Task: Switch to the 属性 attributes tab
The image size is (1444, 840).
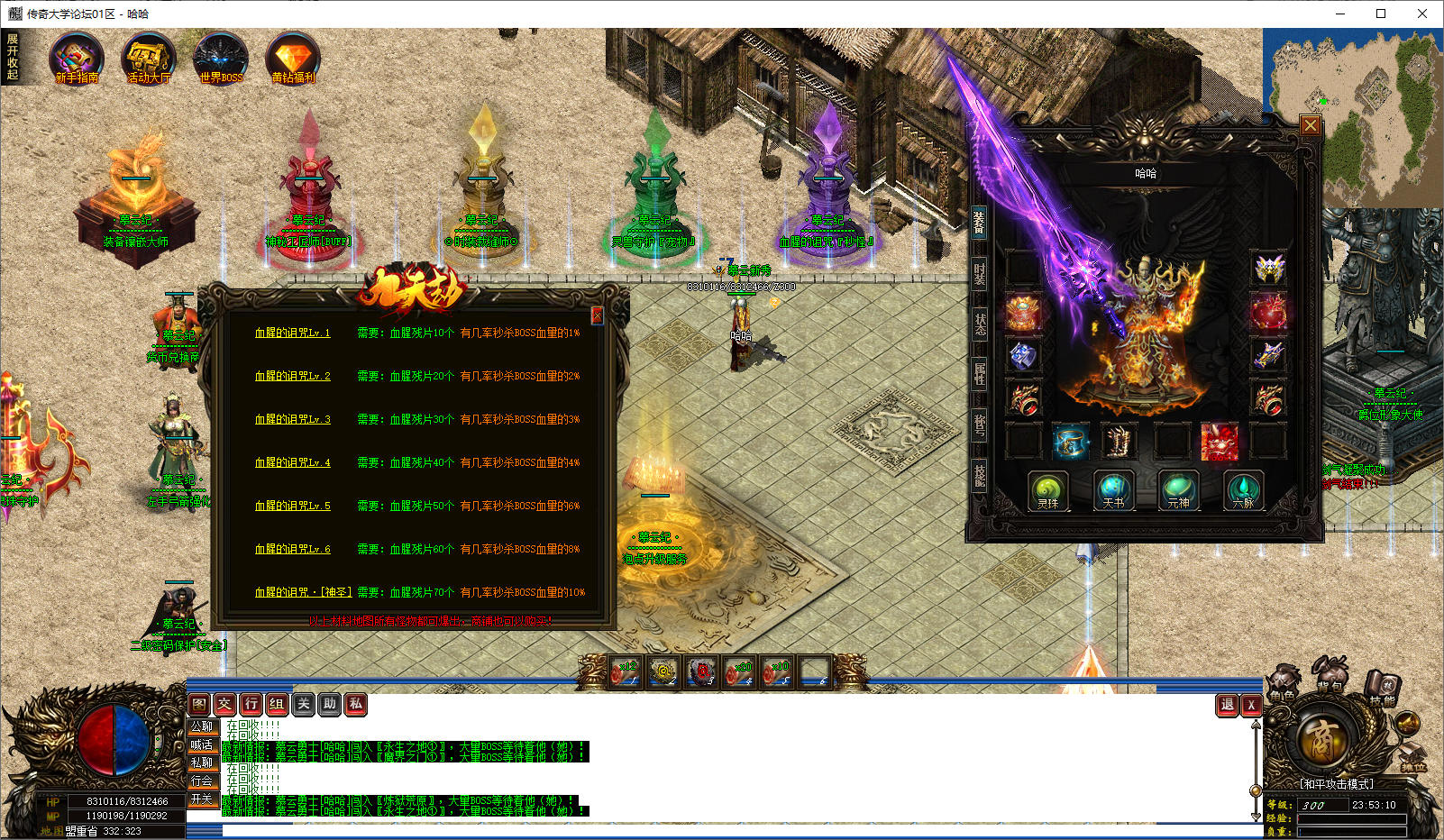Action: pyautogui.click(x=979, y=372)
